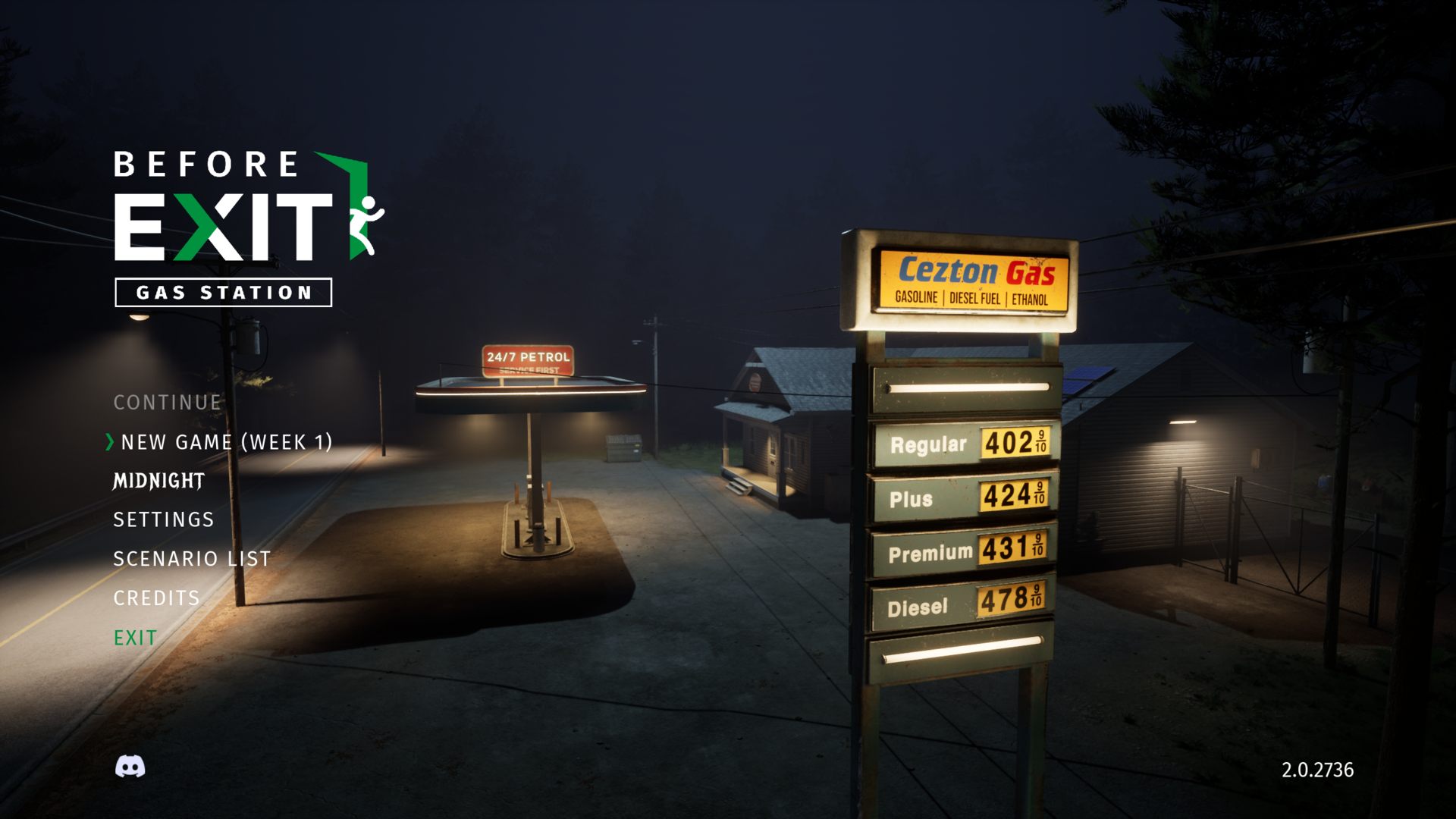
Task: Click the green Exit option
Action: [135, 638]
